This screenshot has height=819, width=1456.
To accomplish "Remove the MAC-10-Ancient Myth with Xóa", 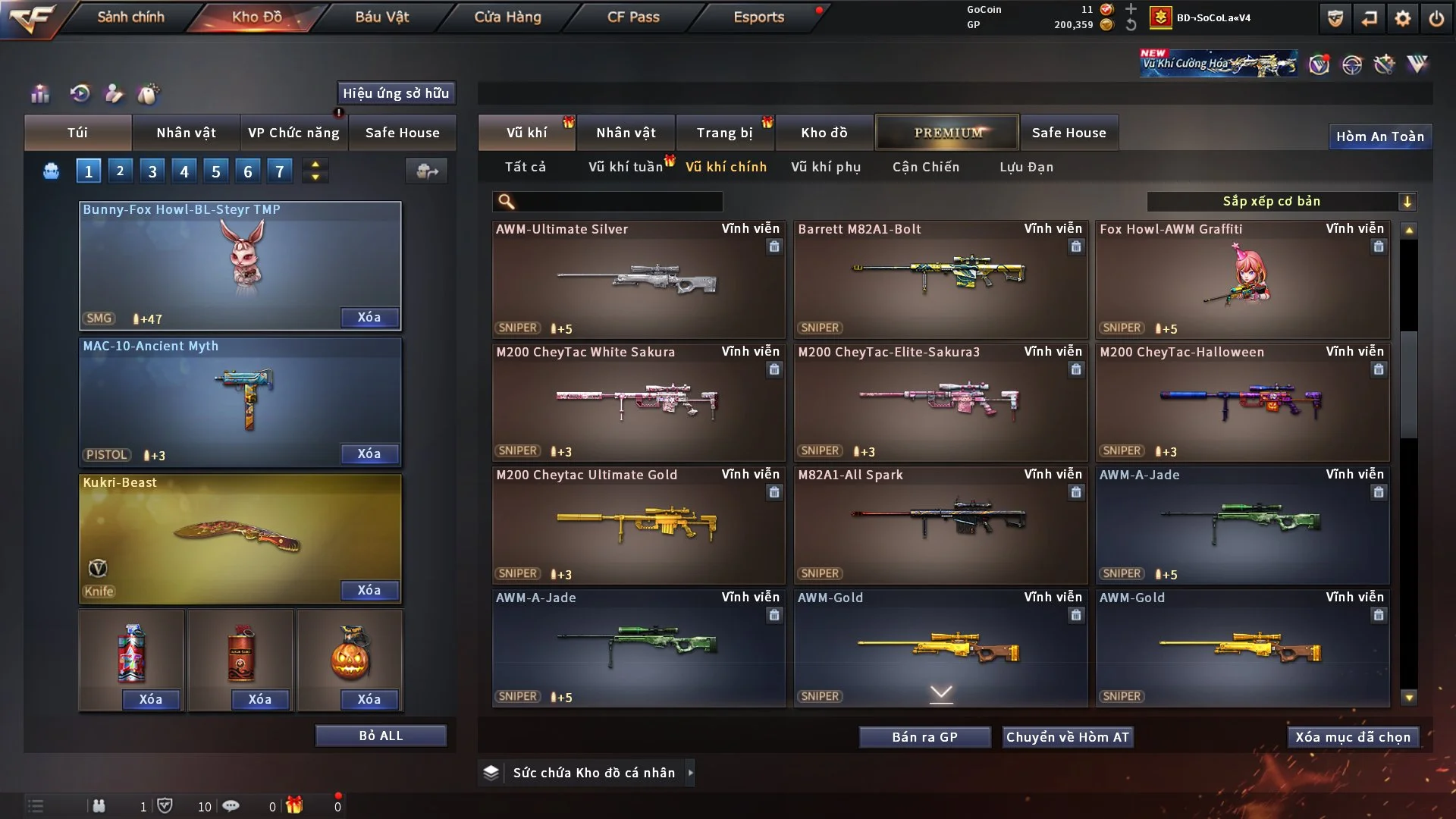I will pyautogui.click(x=369, y=453).
